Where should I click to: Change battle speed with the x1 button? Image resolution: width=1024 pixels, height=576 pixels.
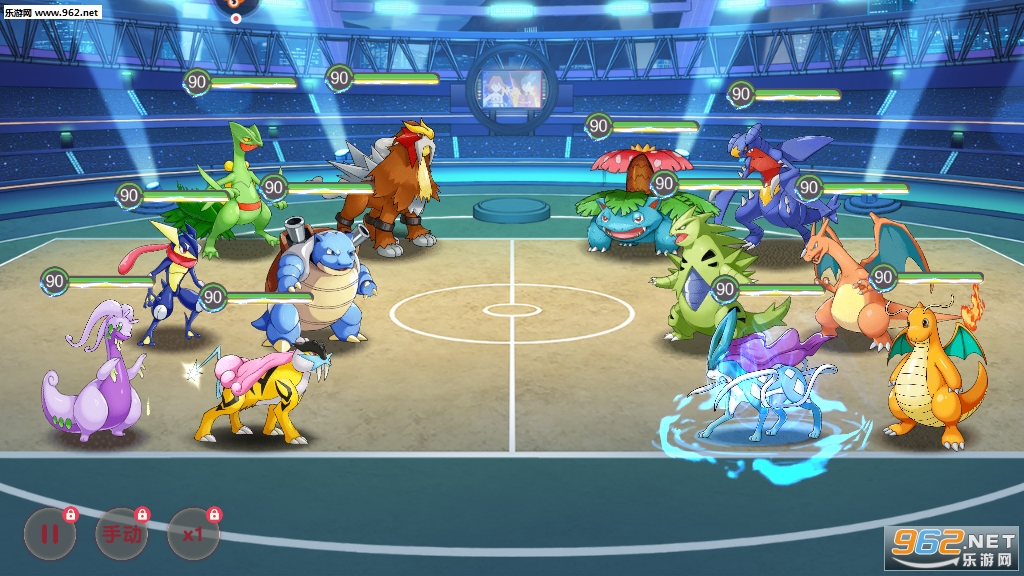[x=194, y=533]
